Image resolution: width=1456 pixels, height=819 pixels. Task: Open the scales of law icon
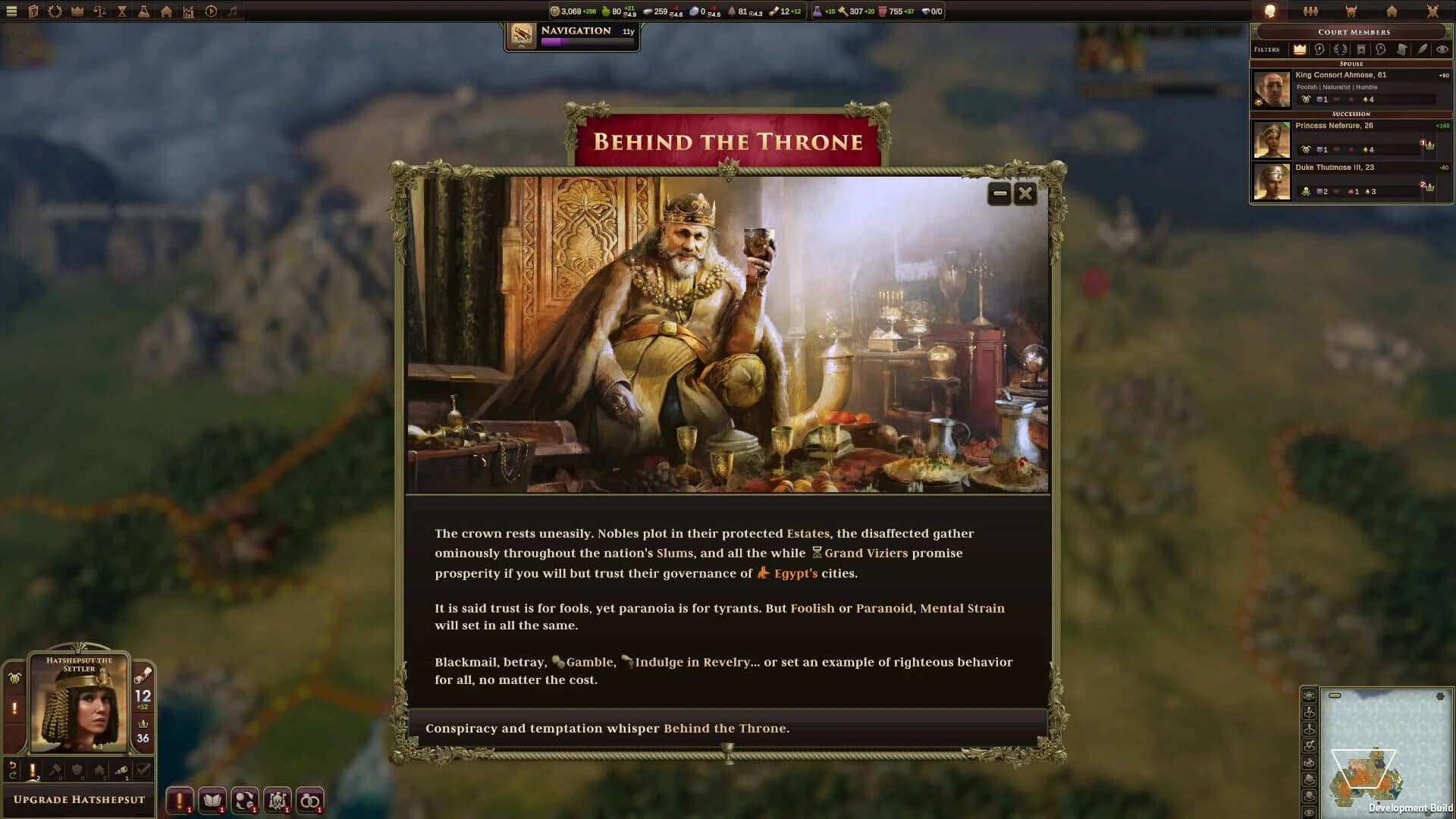coord(99,11)
